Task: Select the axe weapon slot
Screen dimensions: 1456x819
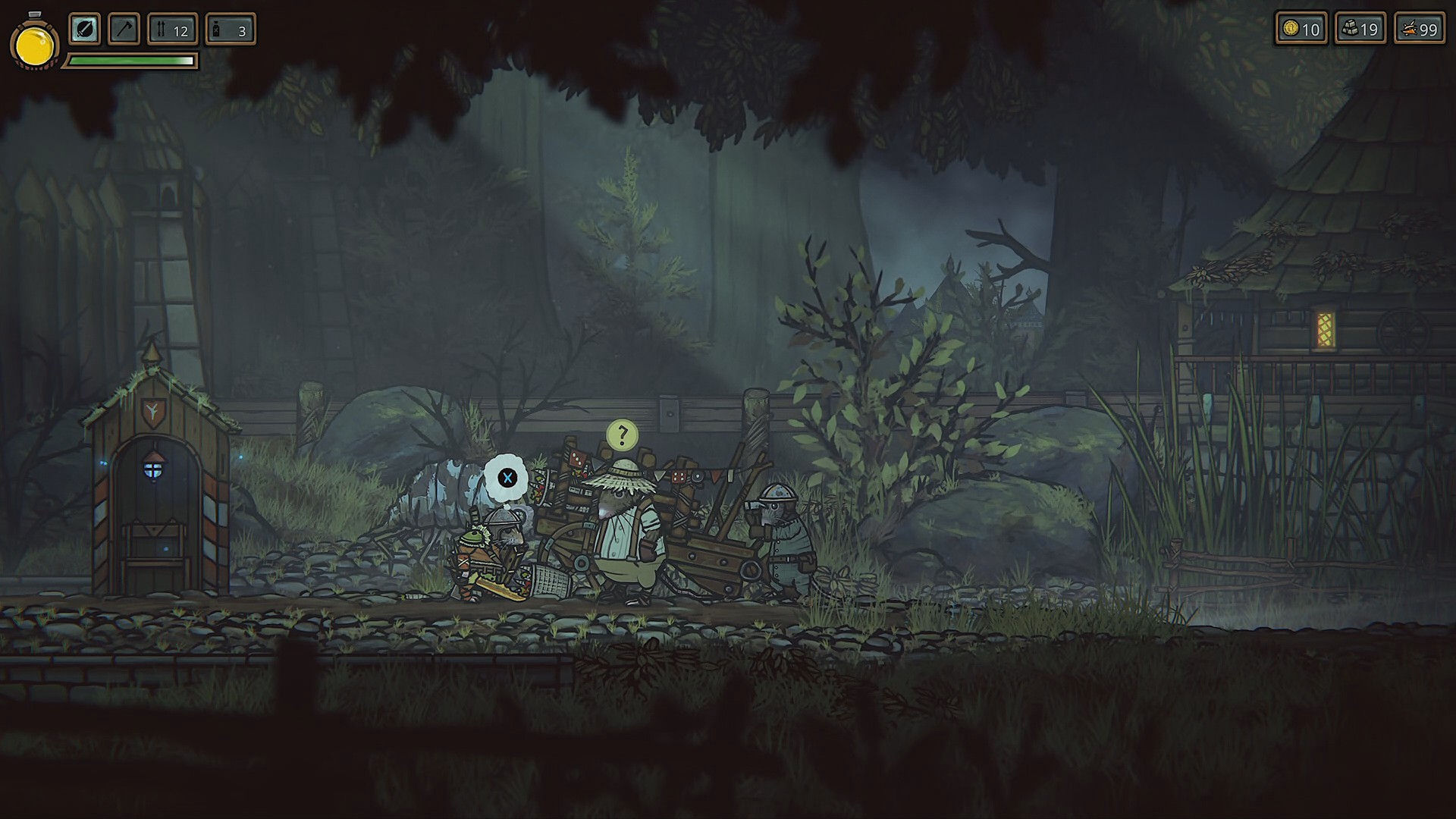Action: point(124,30)
